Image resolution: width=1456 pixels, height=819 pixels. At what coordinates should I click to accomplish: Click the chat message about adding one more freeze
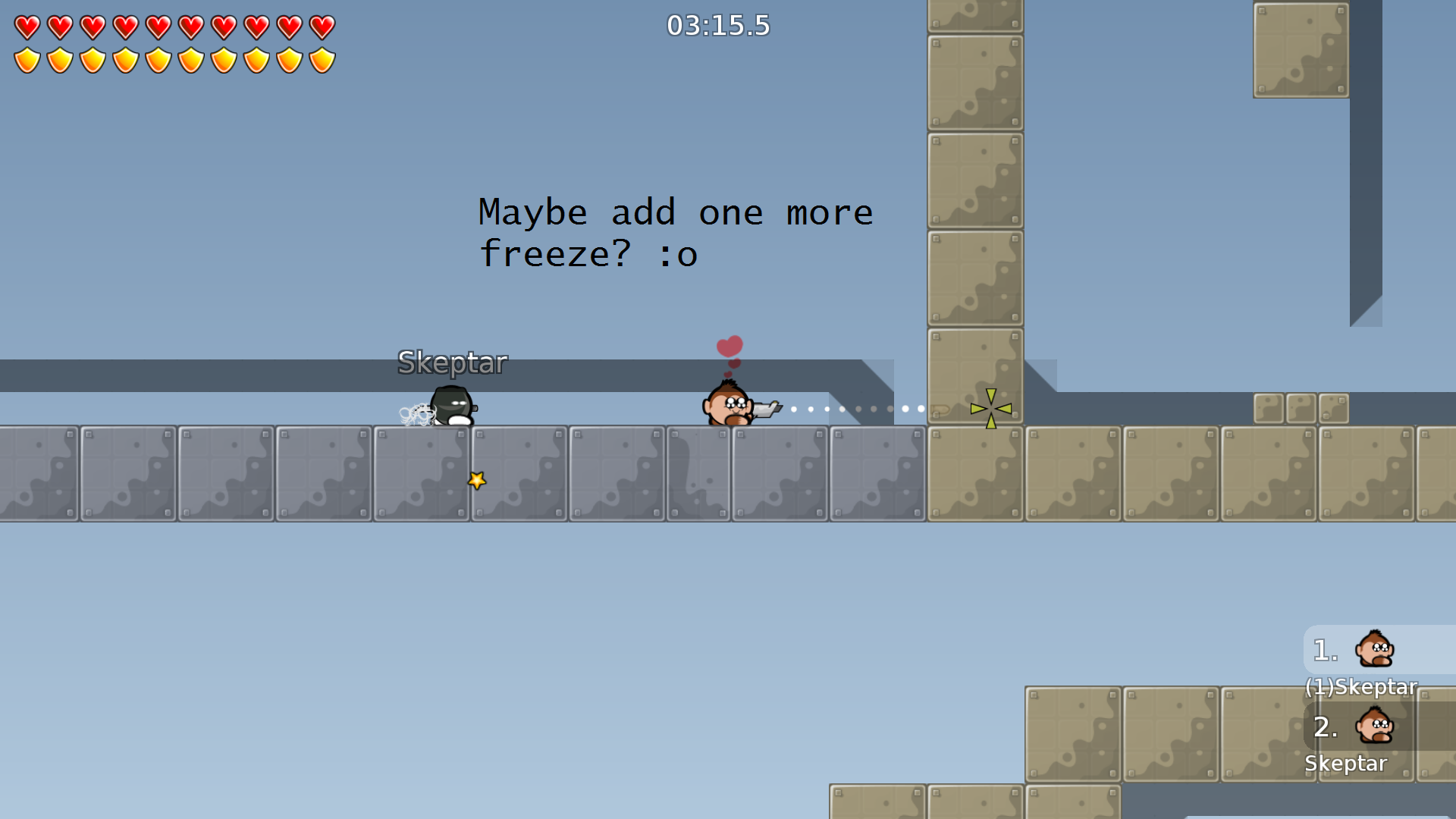[x=674, y=233]
